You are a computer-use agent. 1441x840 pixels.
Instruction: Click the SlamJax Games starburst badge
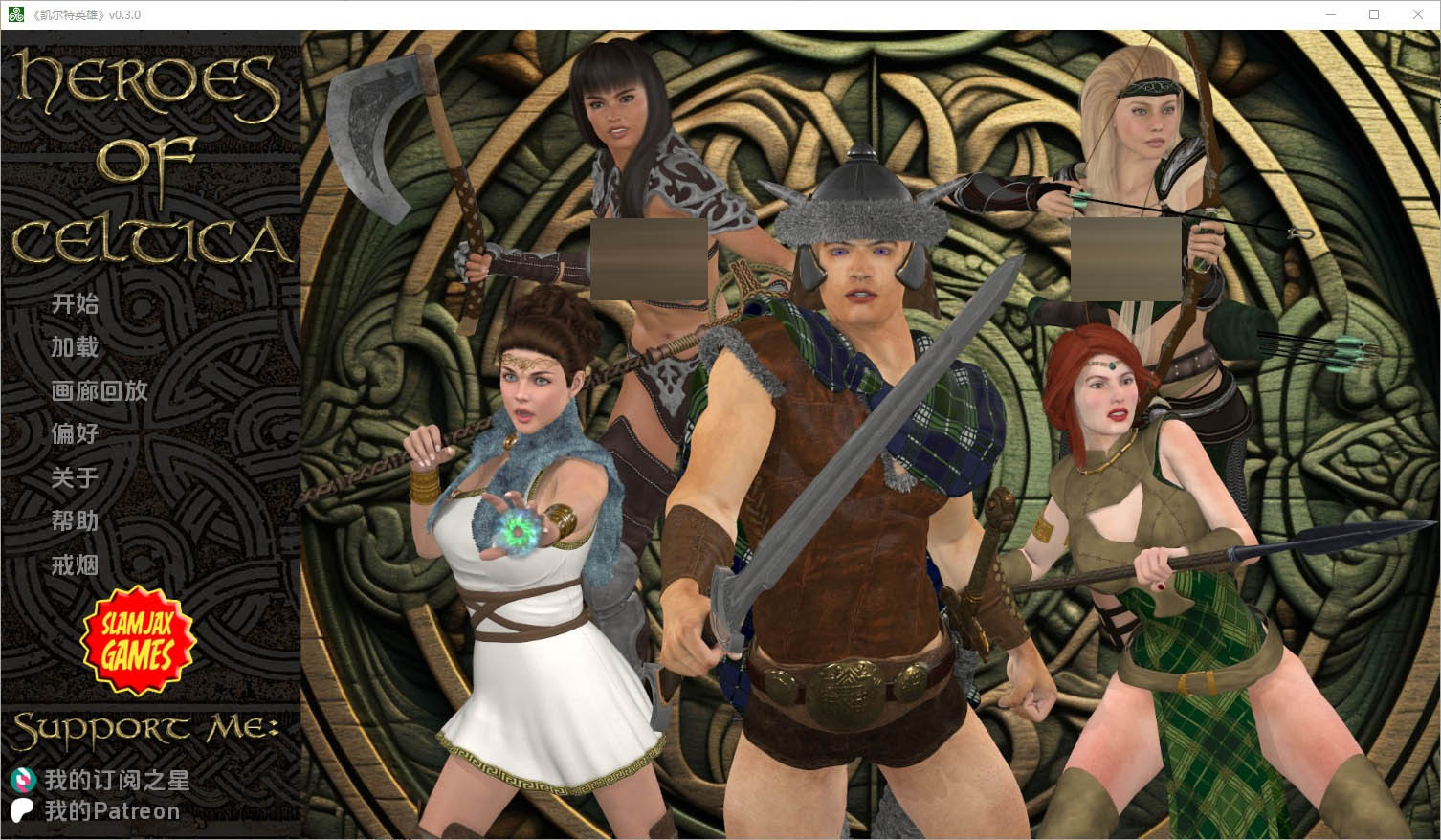click(x=137, y=642)
